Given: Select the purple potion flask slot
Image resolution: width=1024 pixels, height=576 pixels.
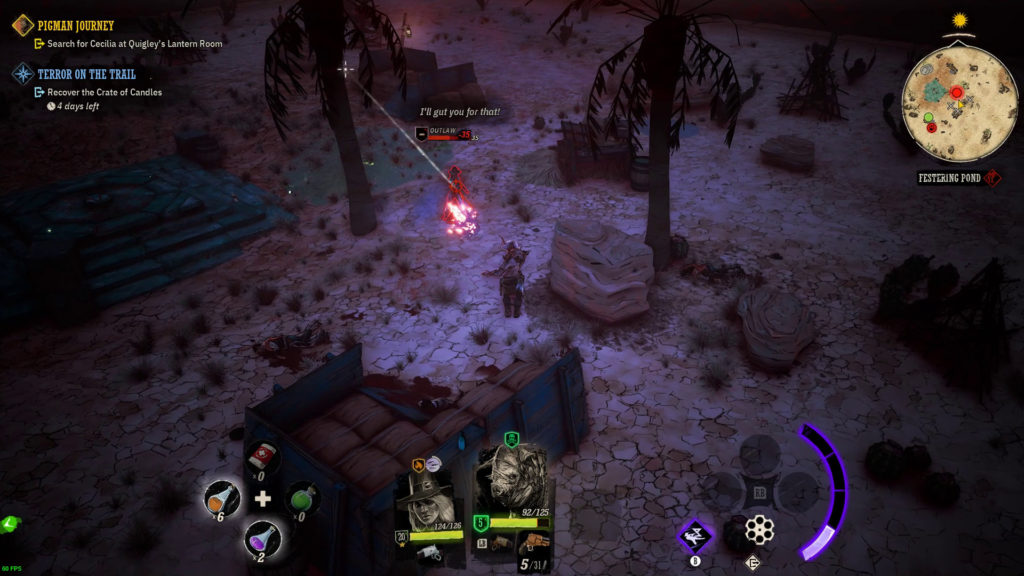Looking at the screenshot, I should coord(262,537).
